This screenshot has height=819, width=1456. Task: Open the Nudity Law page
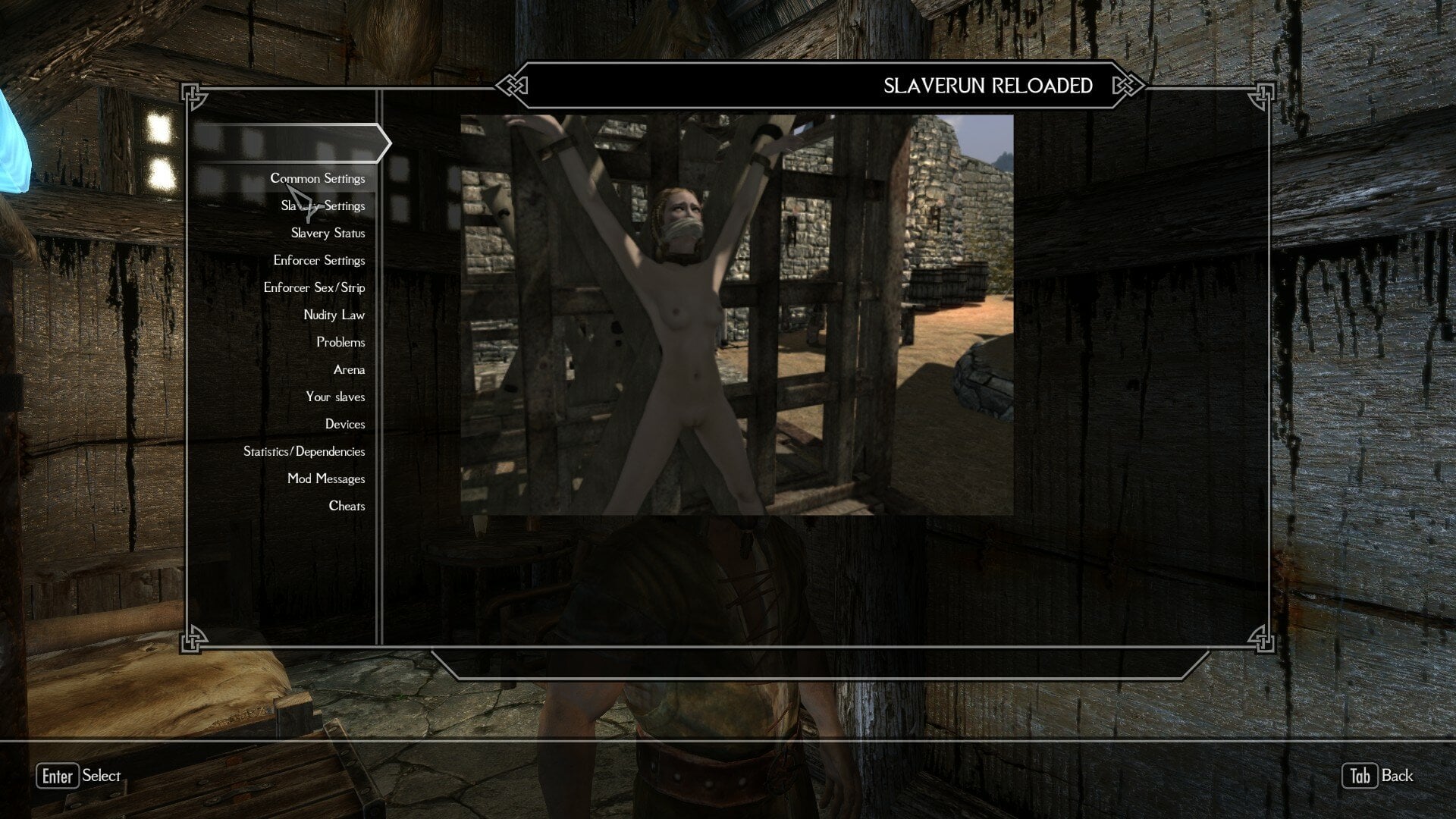tap(334, 315)
